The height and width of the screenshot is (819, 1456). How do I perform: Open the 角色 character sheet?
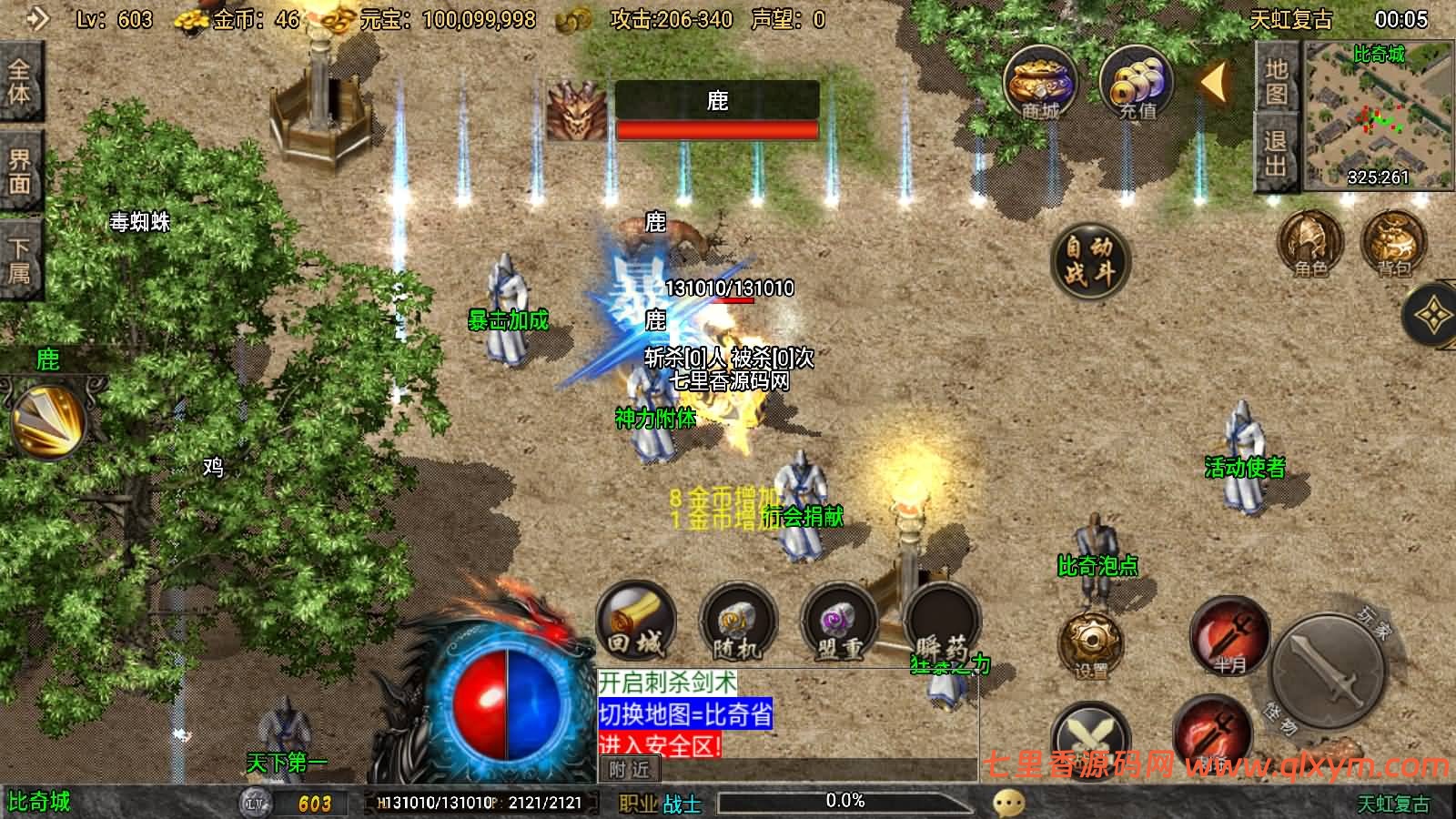click(x=1310, y=243)
